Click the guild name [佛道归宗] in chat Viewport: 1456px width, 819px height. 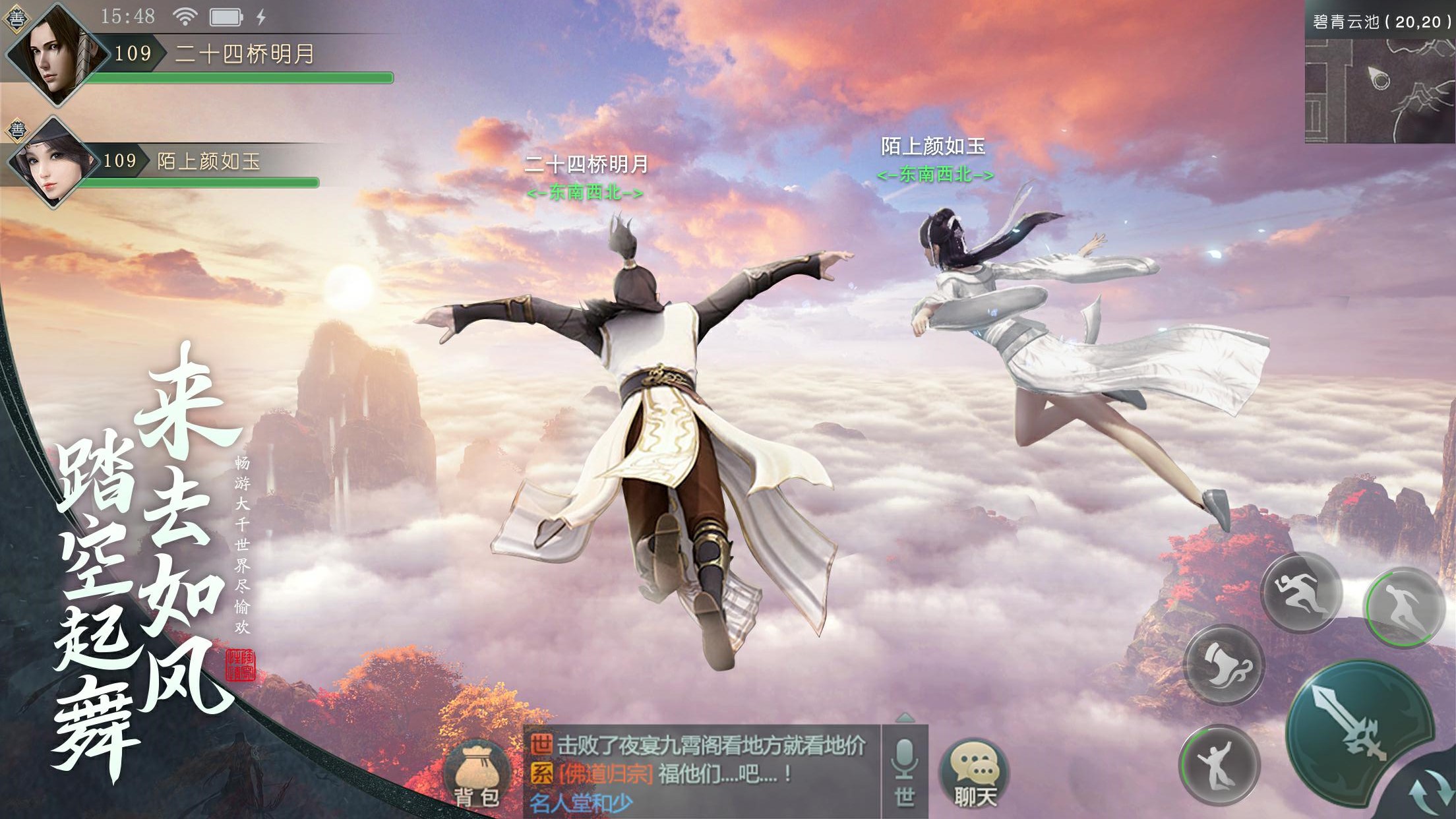606,773
